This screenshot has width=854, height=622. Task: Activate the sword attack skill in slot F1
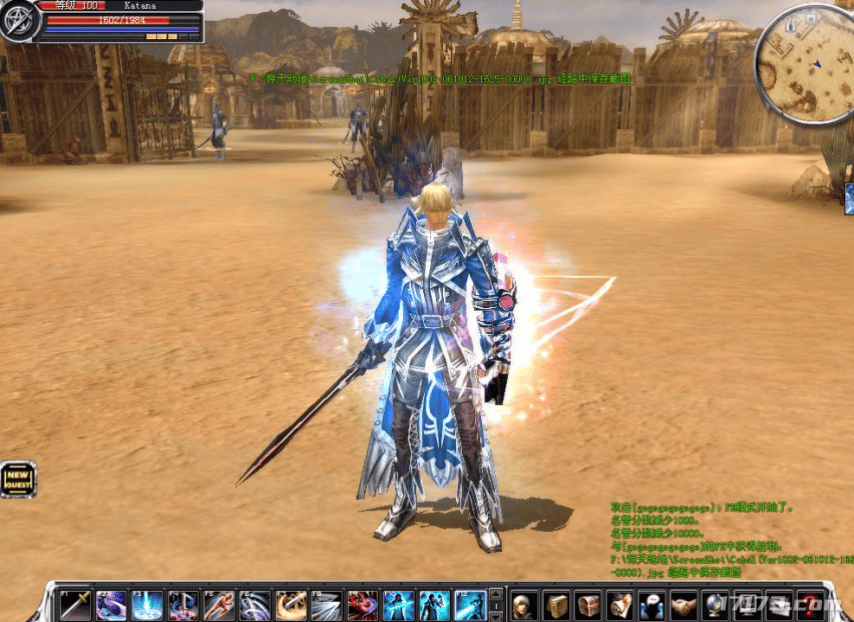(x=76, y=605)
